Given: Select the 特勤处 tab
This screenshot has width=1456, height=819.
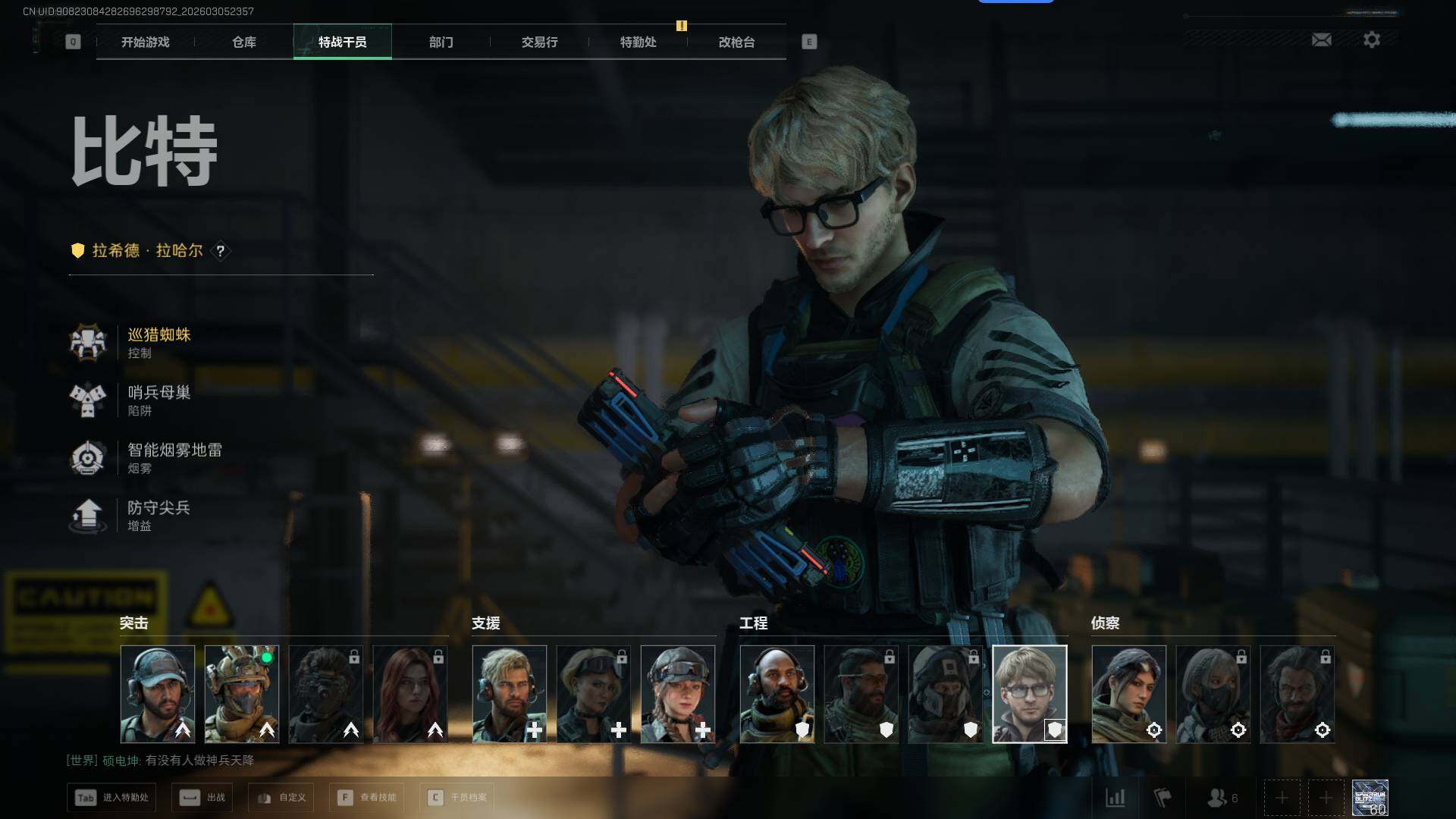Looking at the screenshot, I should 639,42.
